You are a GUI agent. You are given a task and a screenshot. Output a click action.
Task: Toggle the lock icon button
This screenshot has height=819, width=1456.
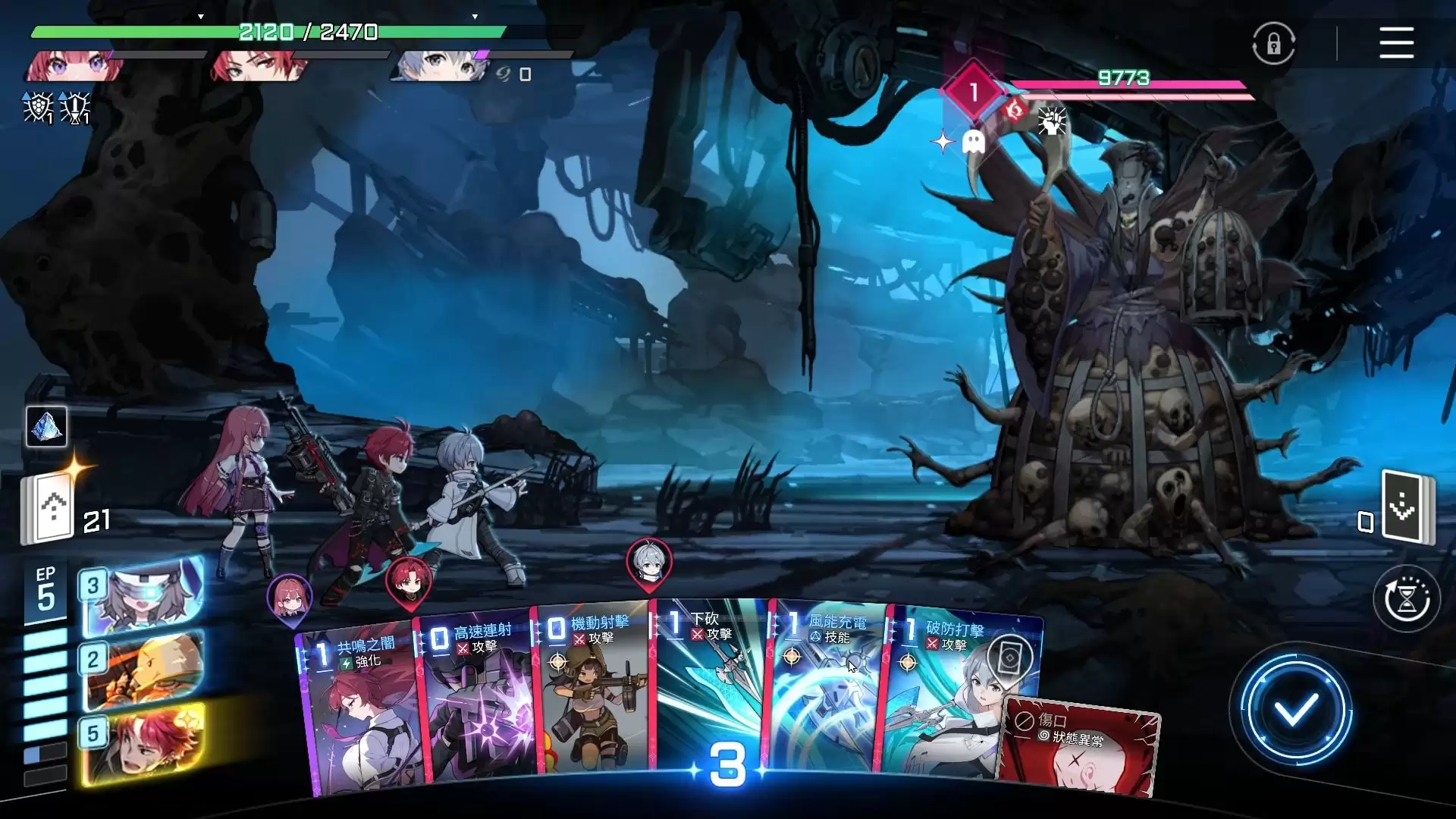coord(1273,44)
